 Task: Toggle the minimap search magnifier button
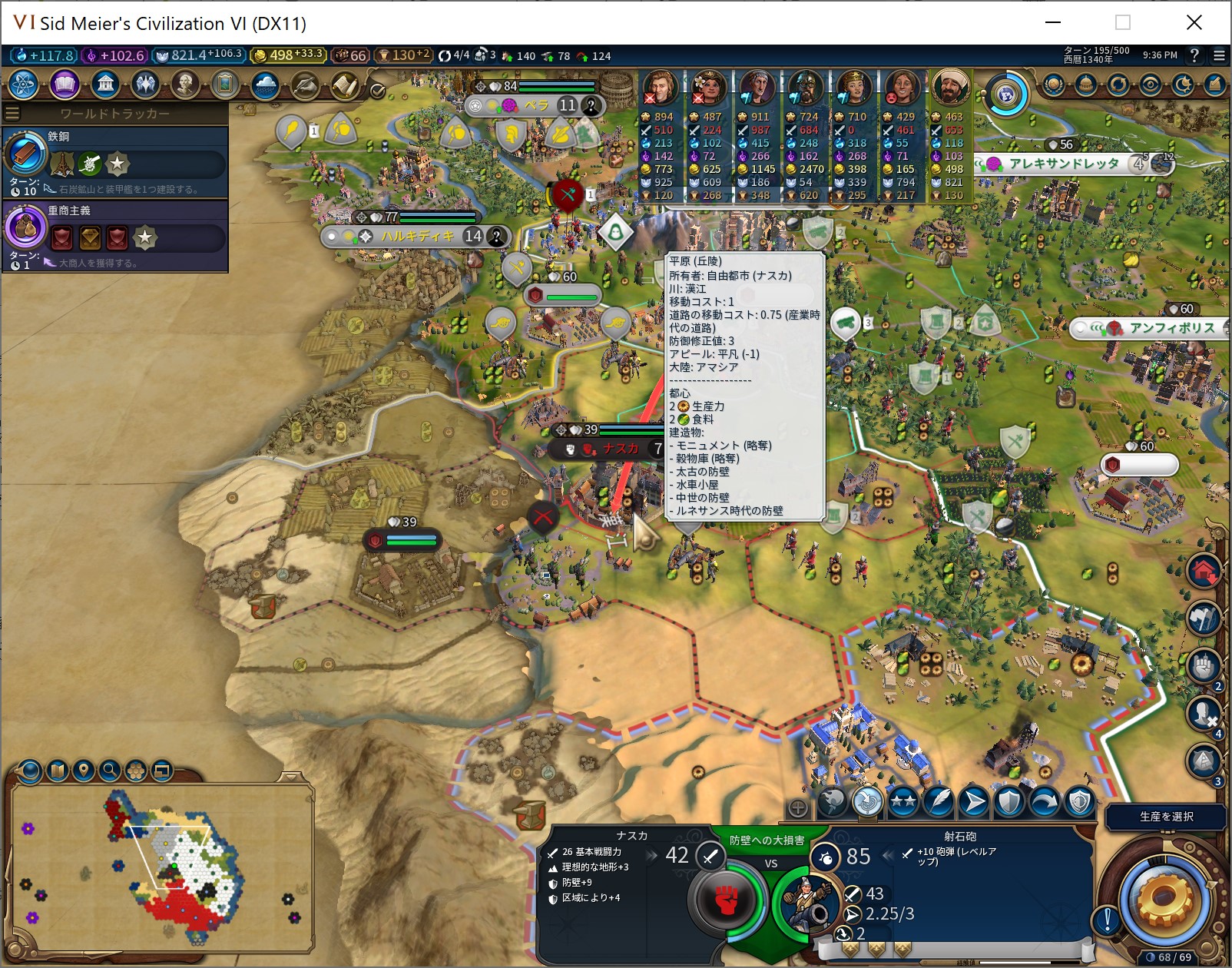tap(110, 770)
